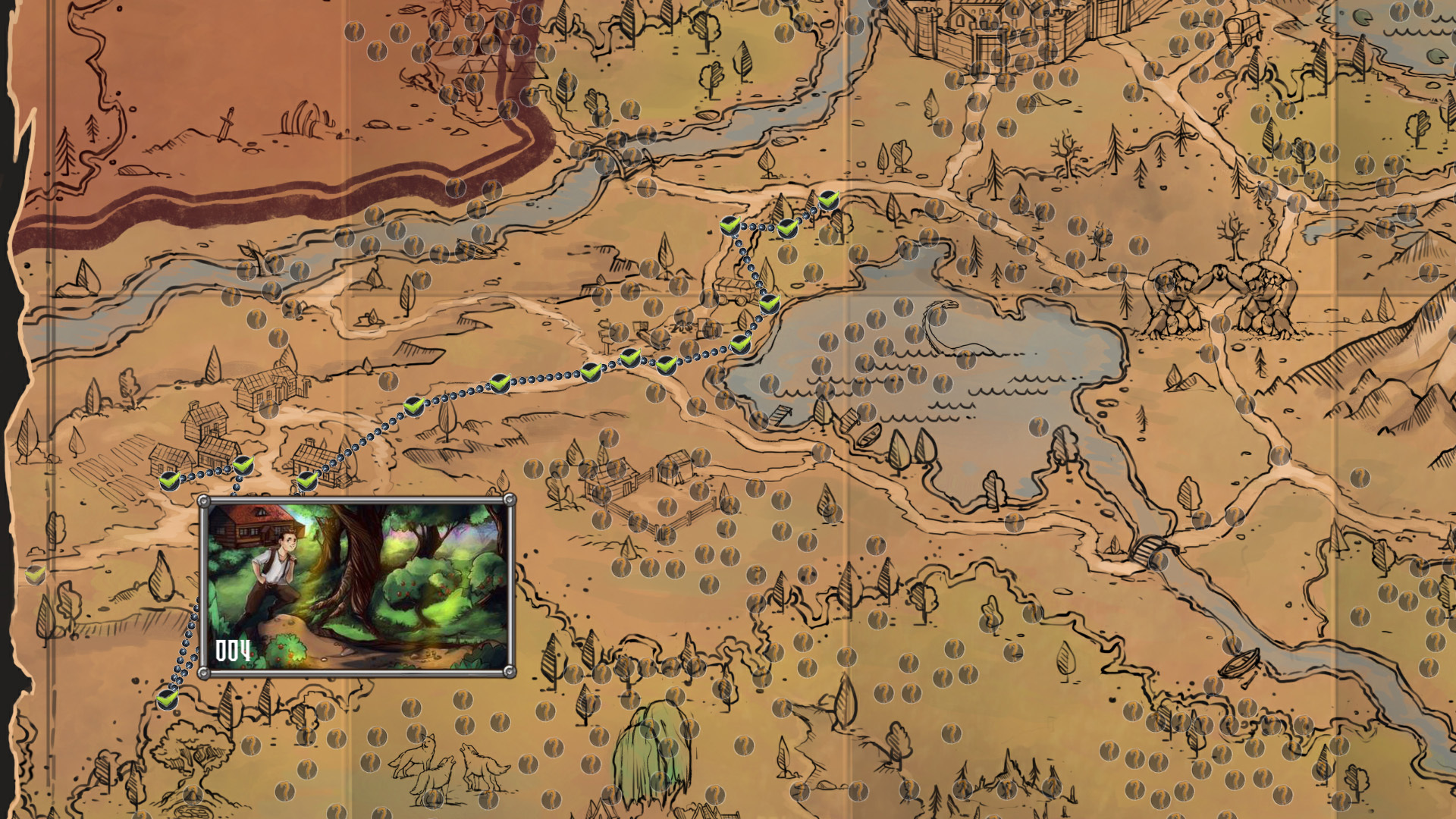Screen dimensions: 1456x819
Task: Select the westernmost checkmark node in the village
Action: point(170,480)
